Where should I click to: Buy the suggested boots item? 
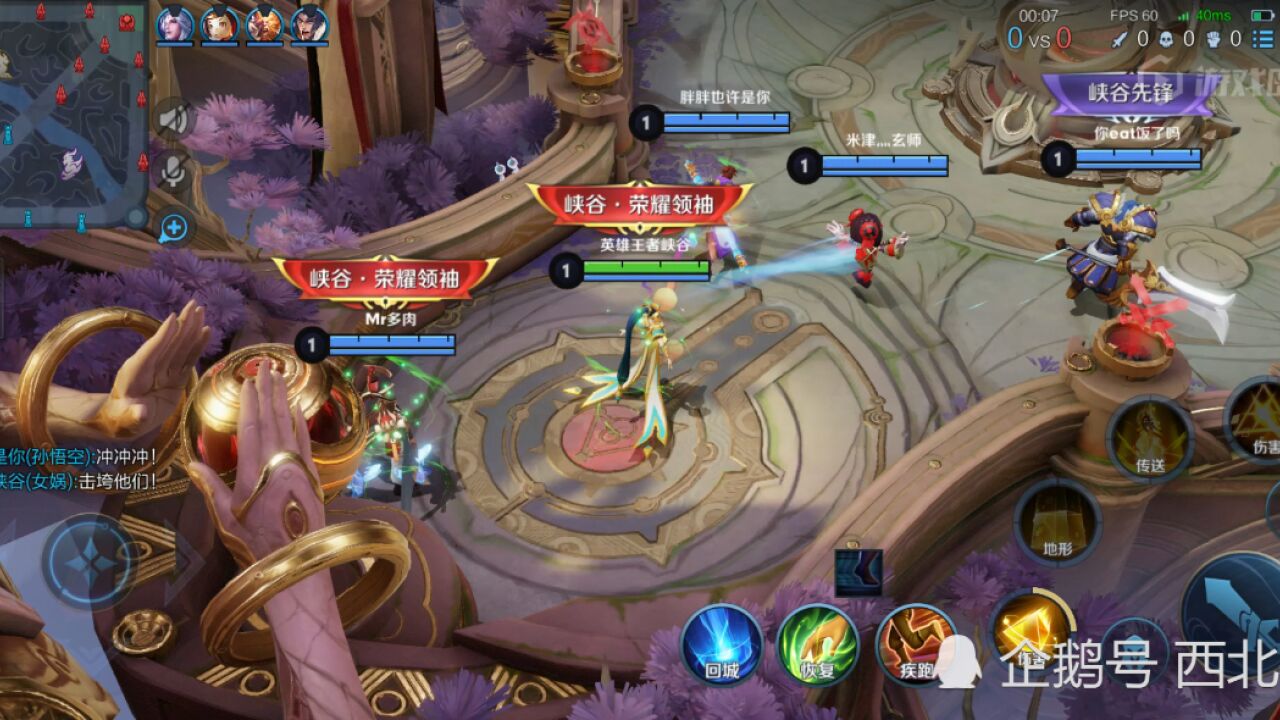(858, 573)
